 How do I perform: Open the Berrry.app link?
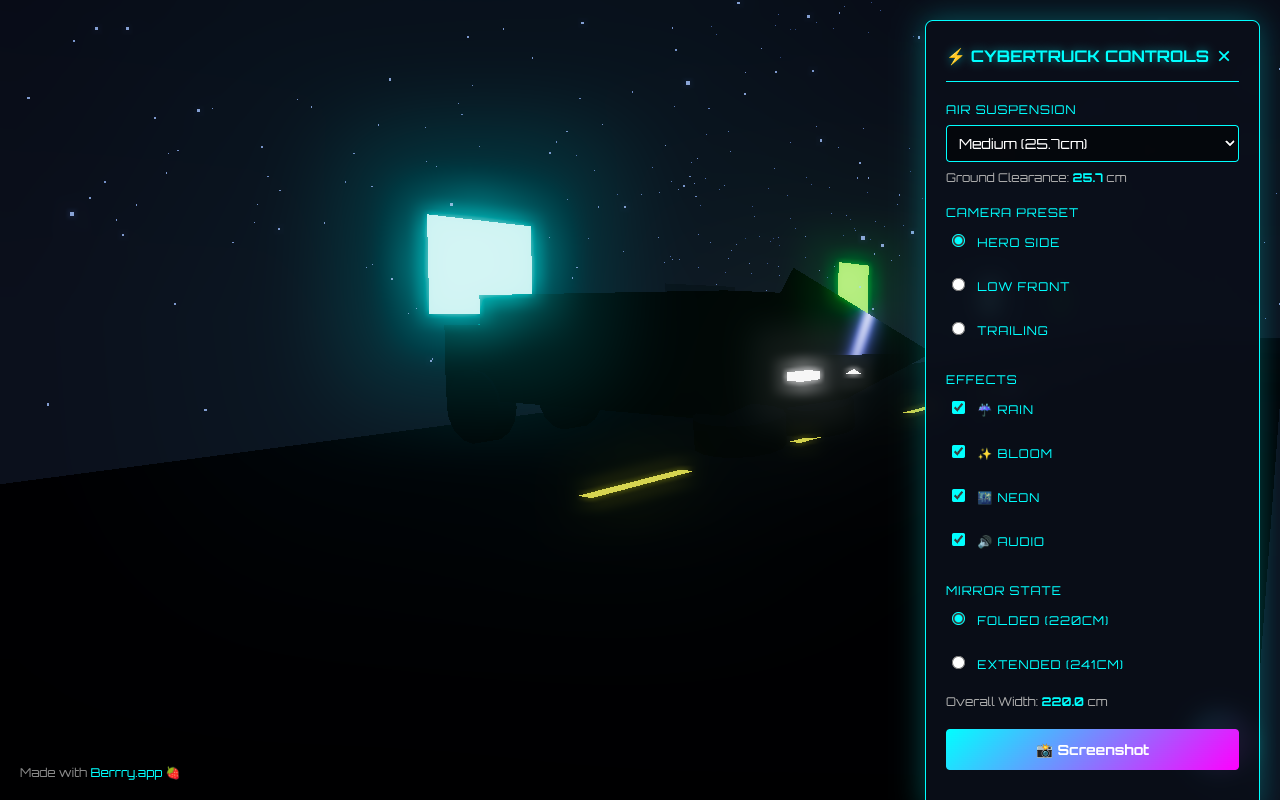[x=126, y=772]
